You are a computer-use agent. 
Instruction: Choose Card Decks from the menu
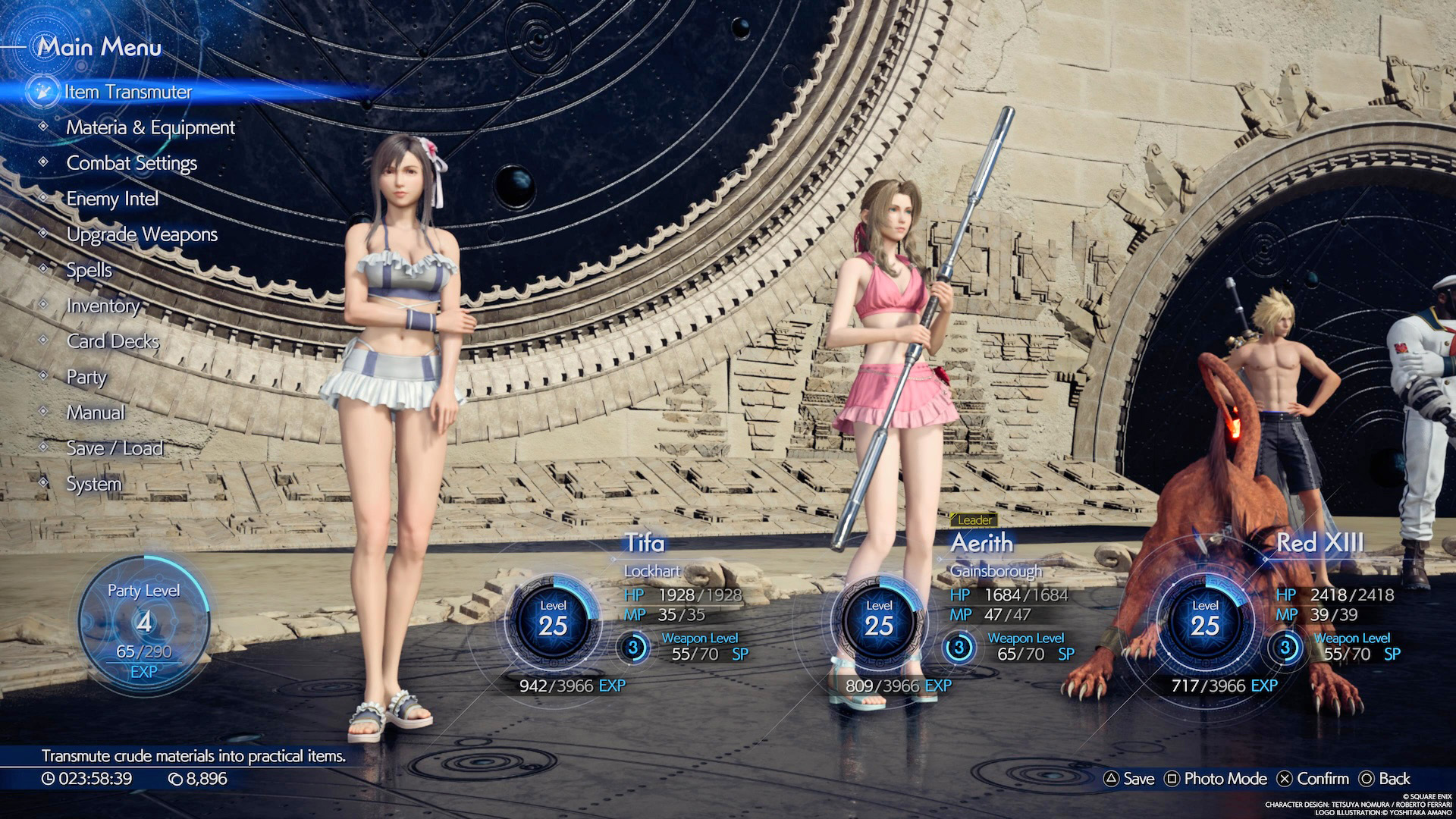[x=113, y=341]
